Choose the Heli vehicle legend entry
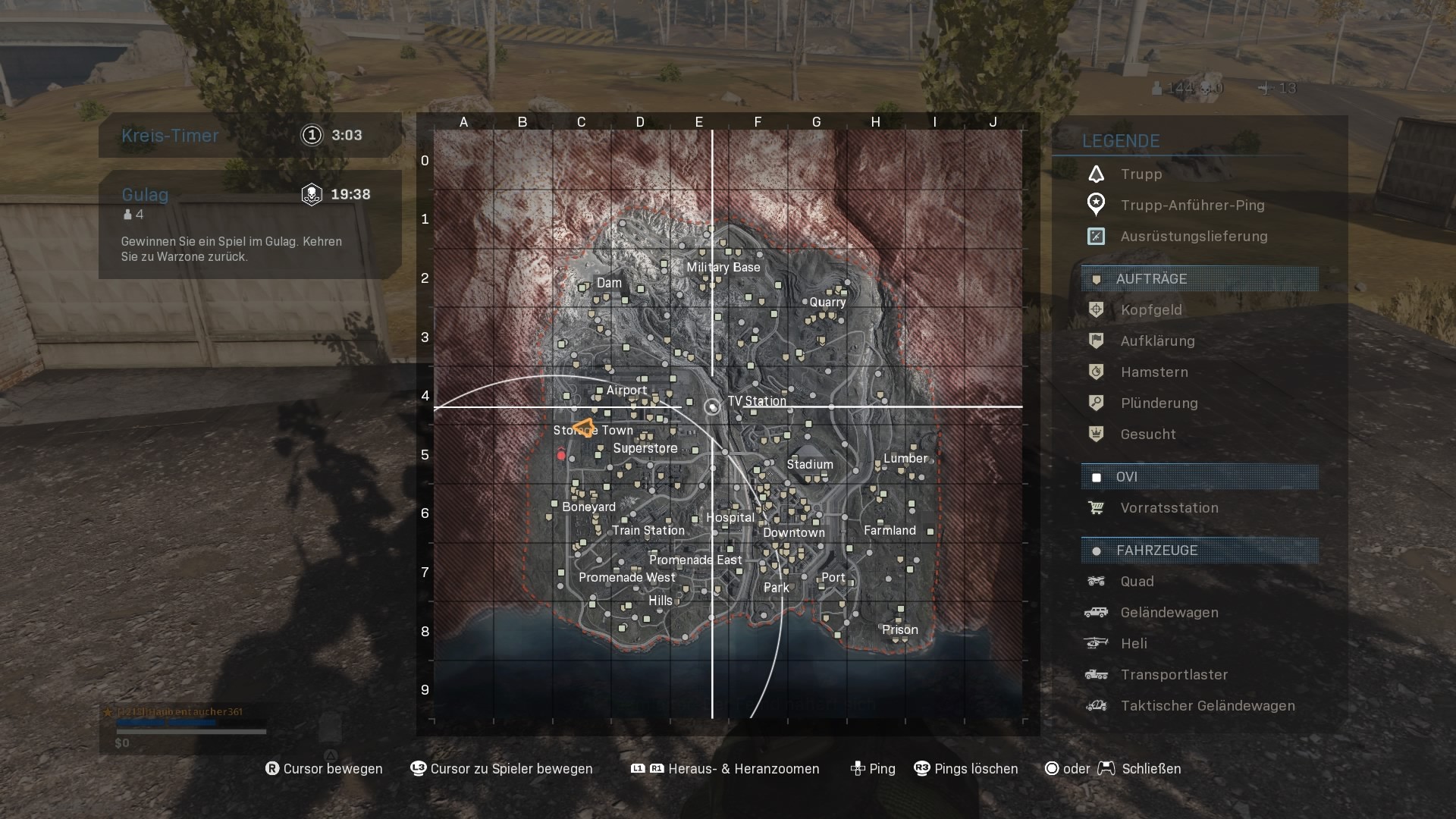Viewport: 1456px width, 819px height. point(1133,644)
